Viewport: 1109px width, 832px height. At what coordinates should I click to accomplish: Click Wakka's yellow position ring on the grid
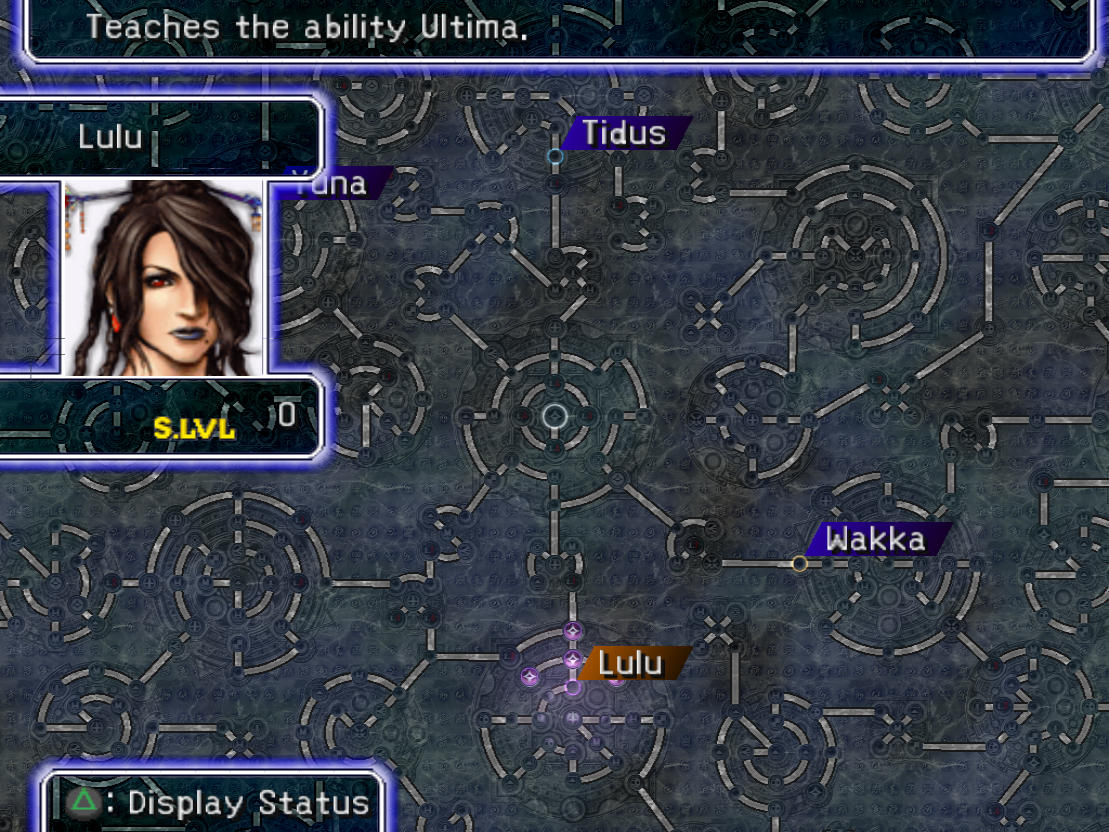[799, 564]
